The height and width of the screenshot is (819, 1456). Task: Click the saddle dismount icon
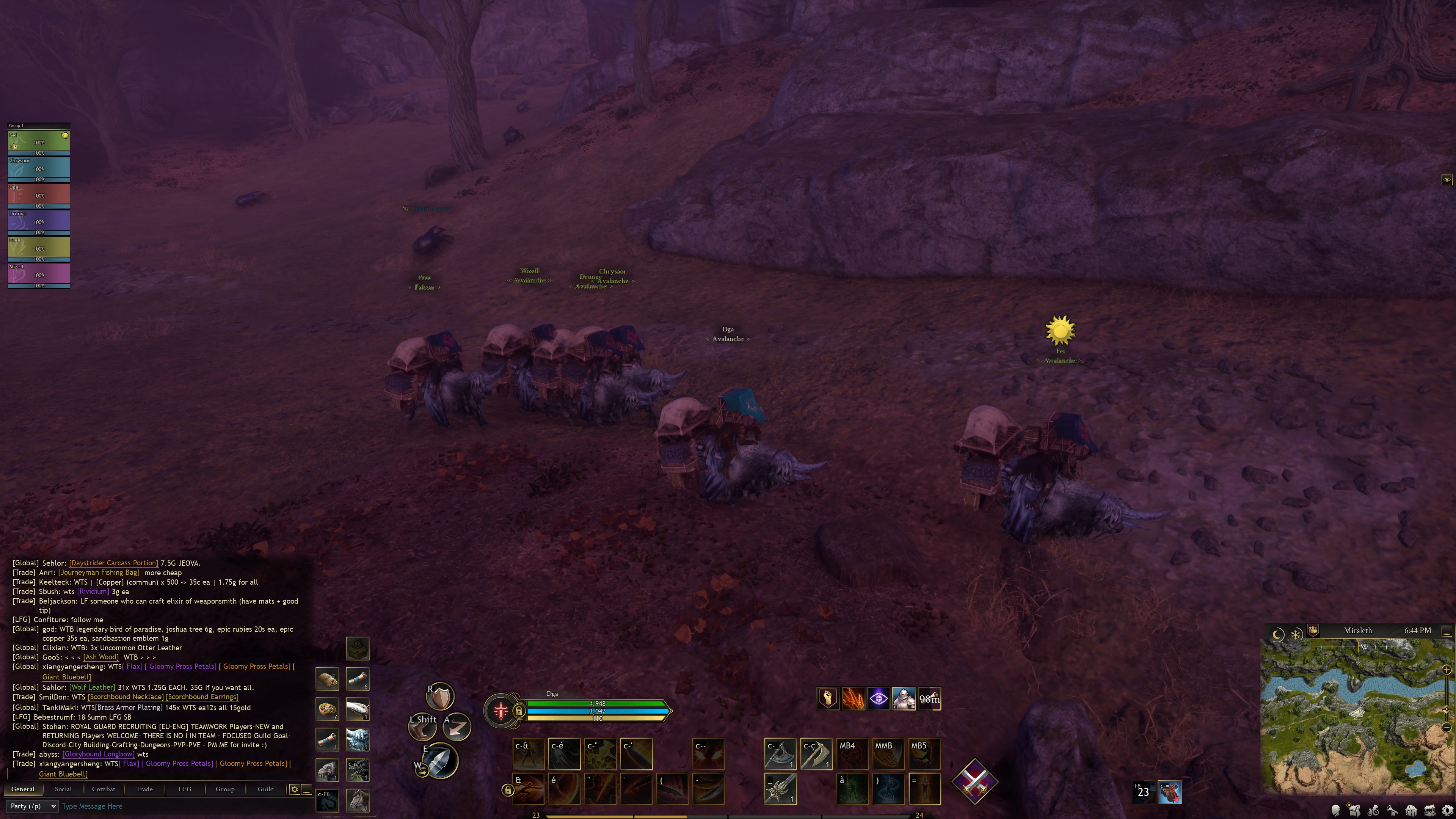1169,792
